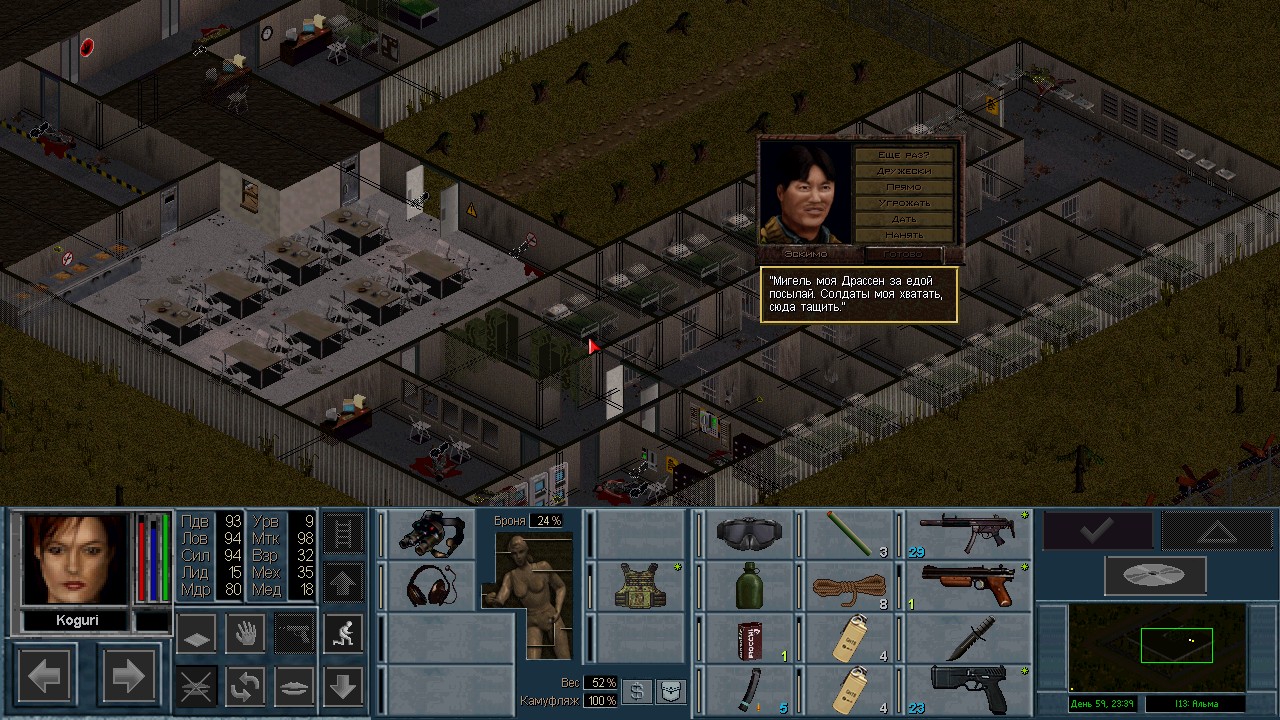Select the goggles inventory slot

pos(749,534)
